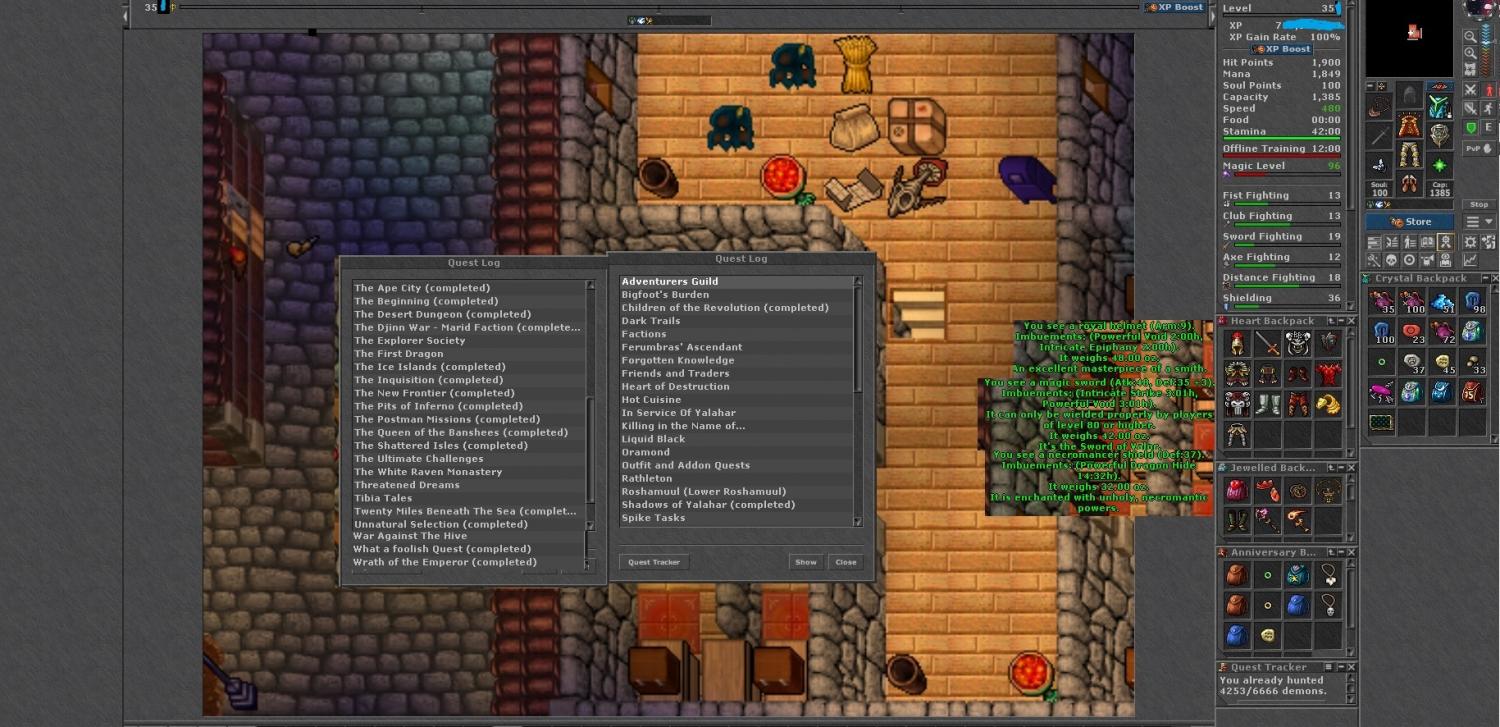1500x727 pixels.
Task: Select the equipped legs slot
Action: point(1410,155)
